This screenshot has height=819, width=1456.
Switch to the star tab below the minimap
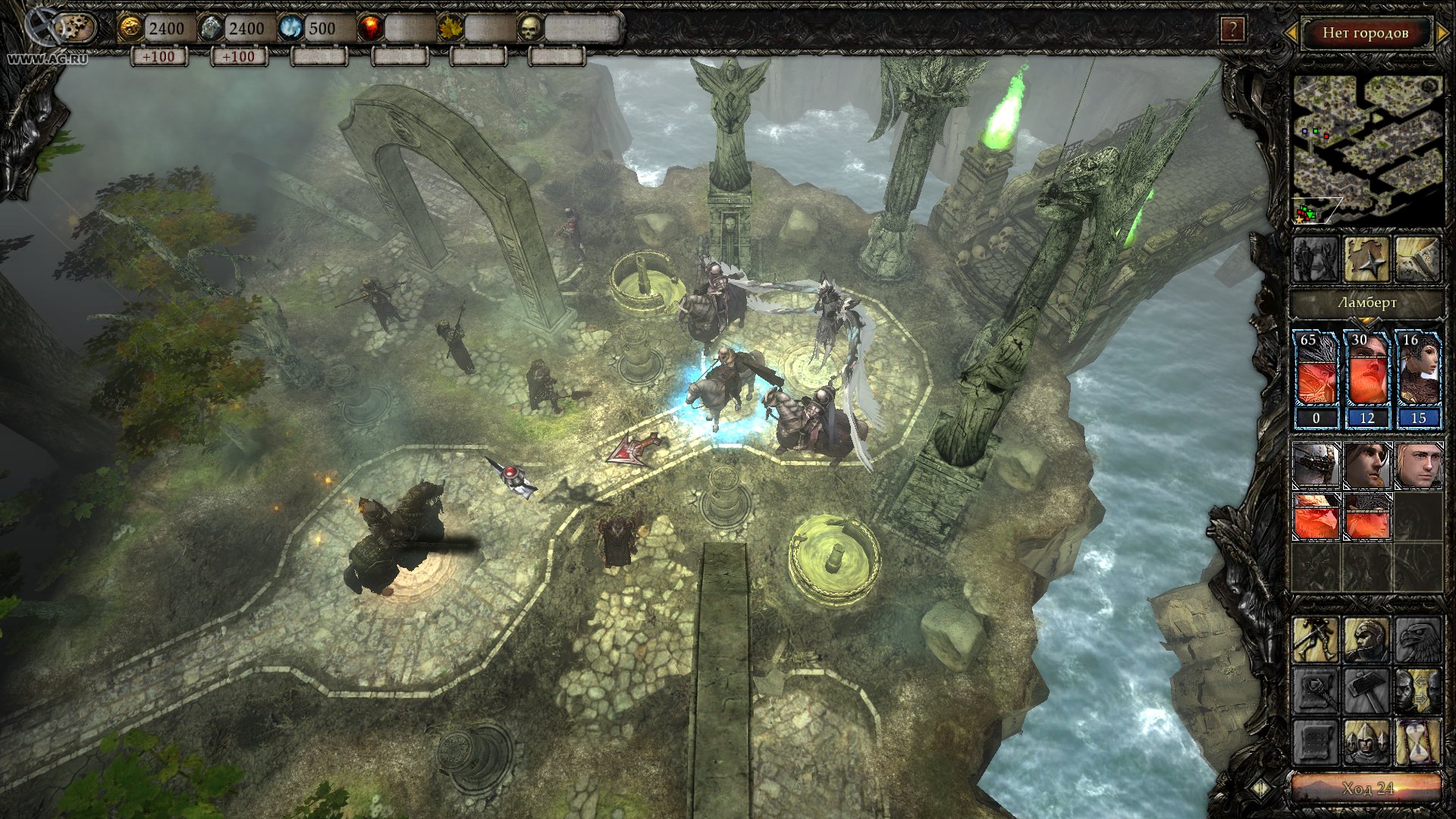pos(1367,259)
